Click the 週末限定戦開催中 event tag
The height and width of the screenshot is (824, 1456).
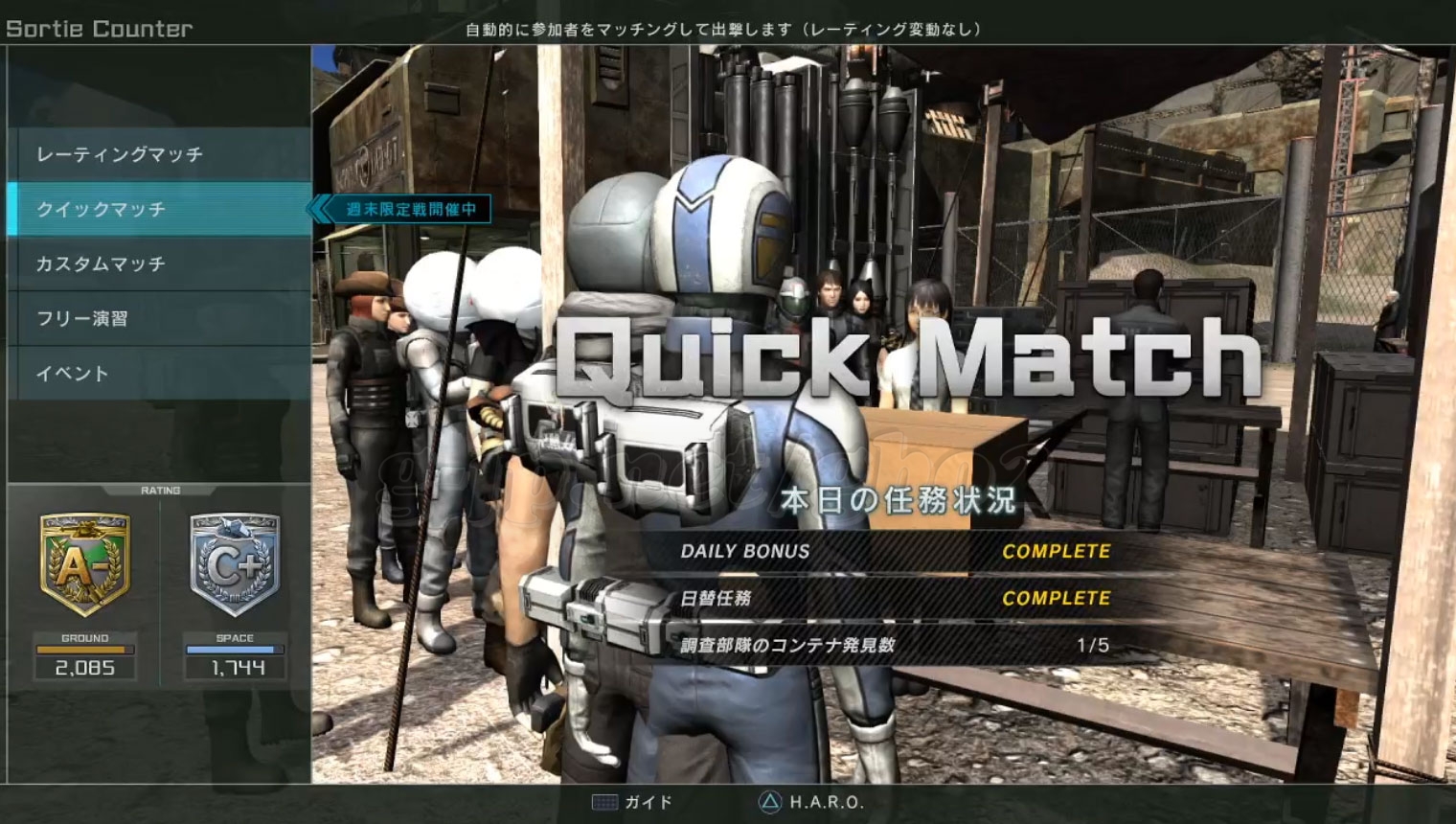(x=410, y=209)
